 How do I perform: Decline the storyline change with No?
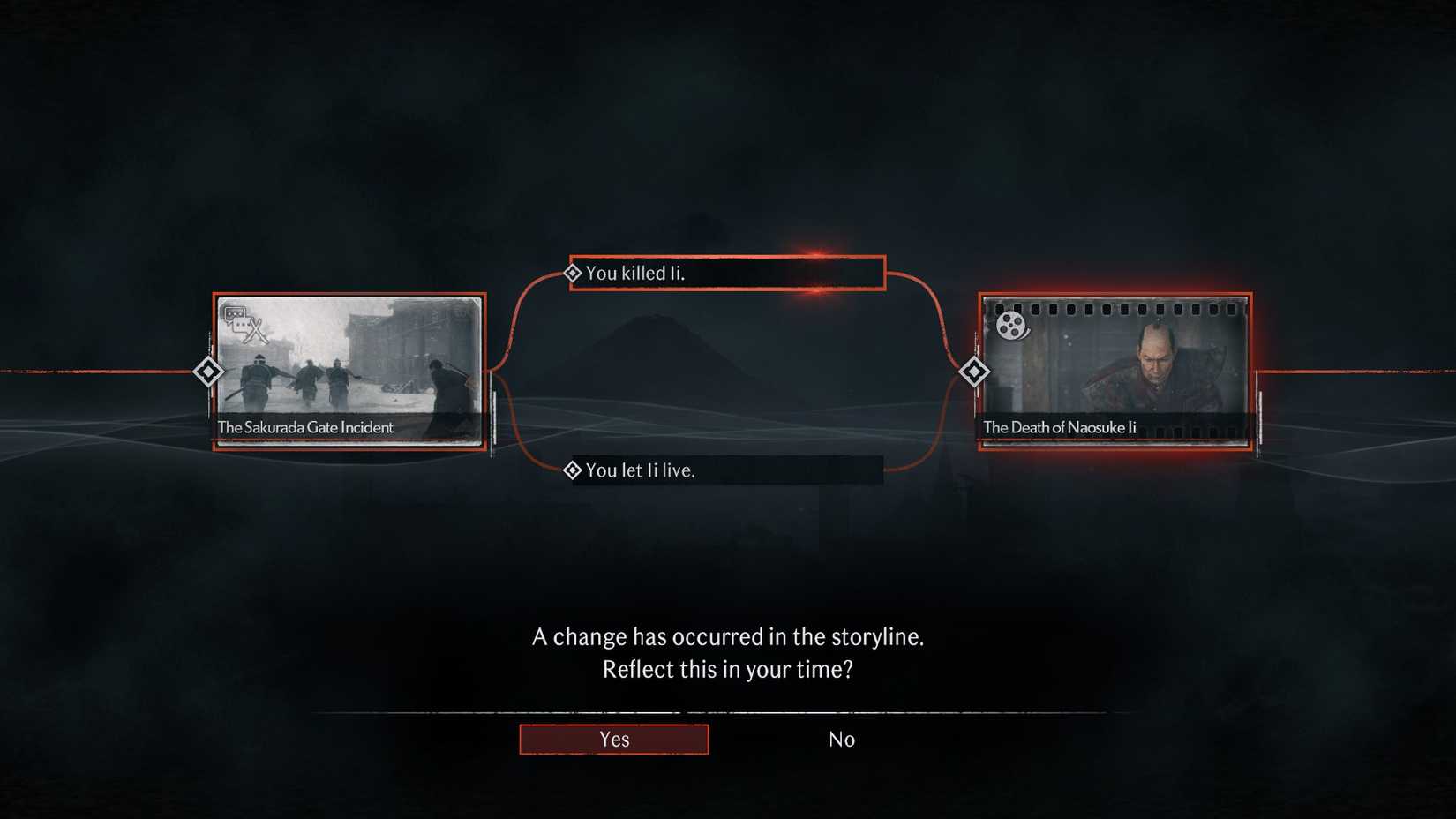[842, 739]
